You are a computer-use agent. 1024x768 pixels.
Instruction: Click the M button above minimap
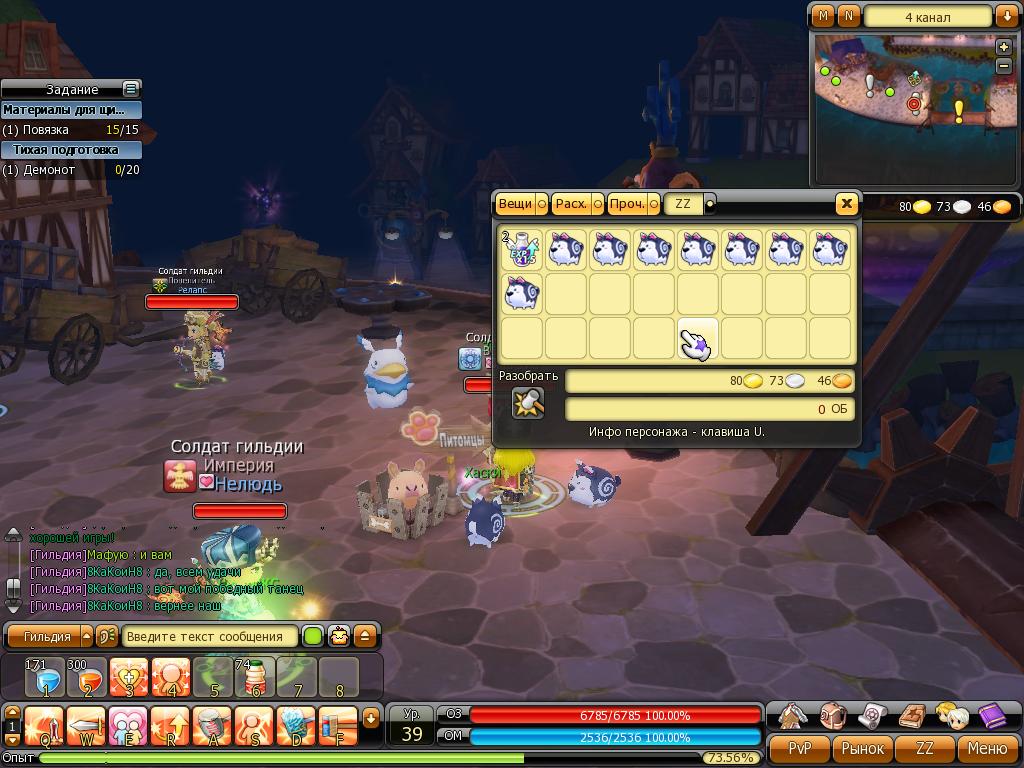point(823,16)
